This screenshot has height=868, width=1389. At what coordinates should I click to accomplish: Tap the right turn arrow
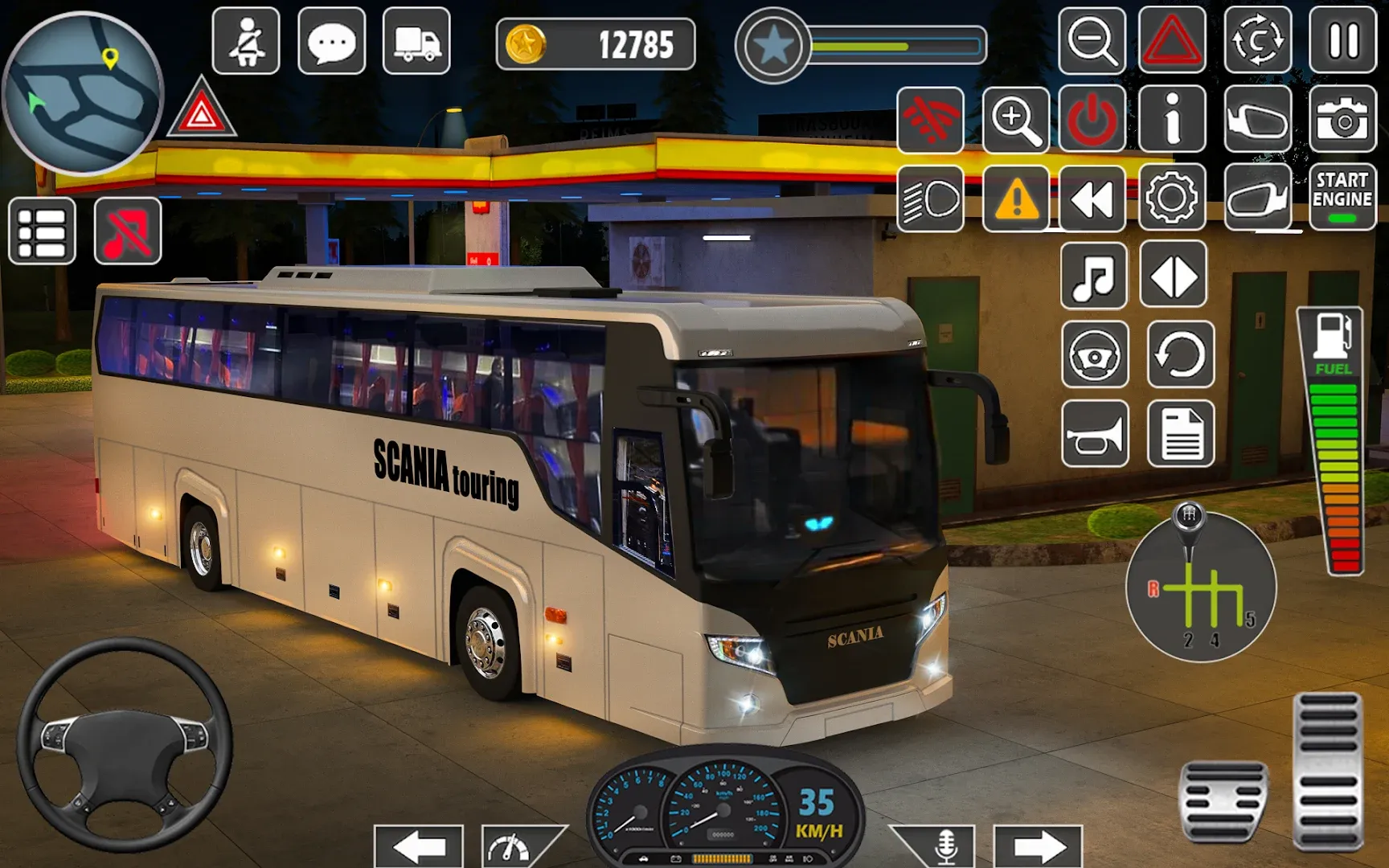[x=1038, y=845]
